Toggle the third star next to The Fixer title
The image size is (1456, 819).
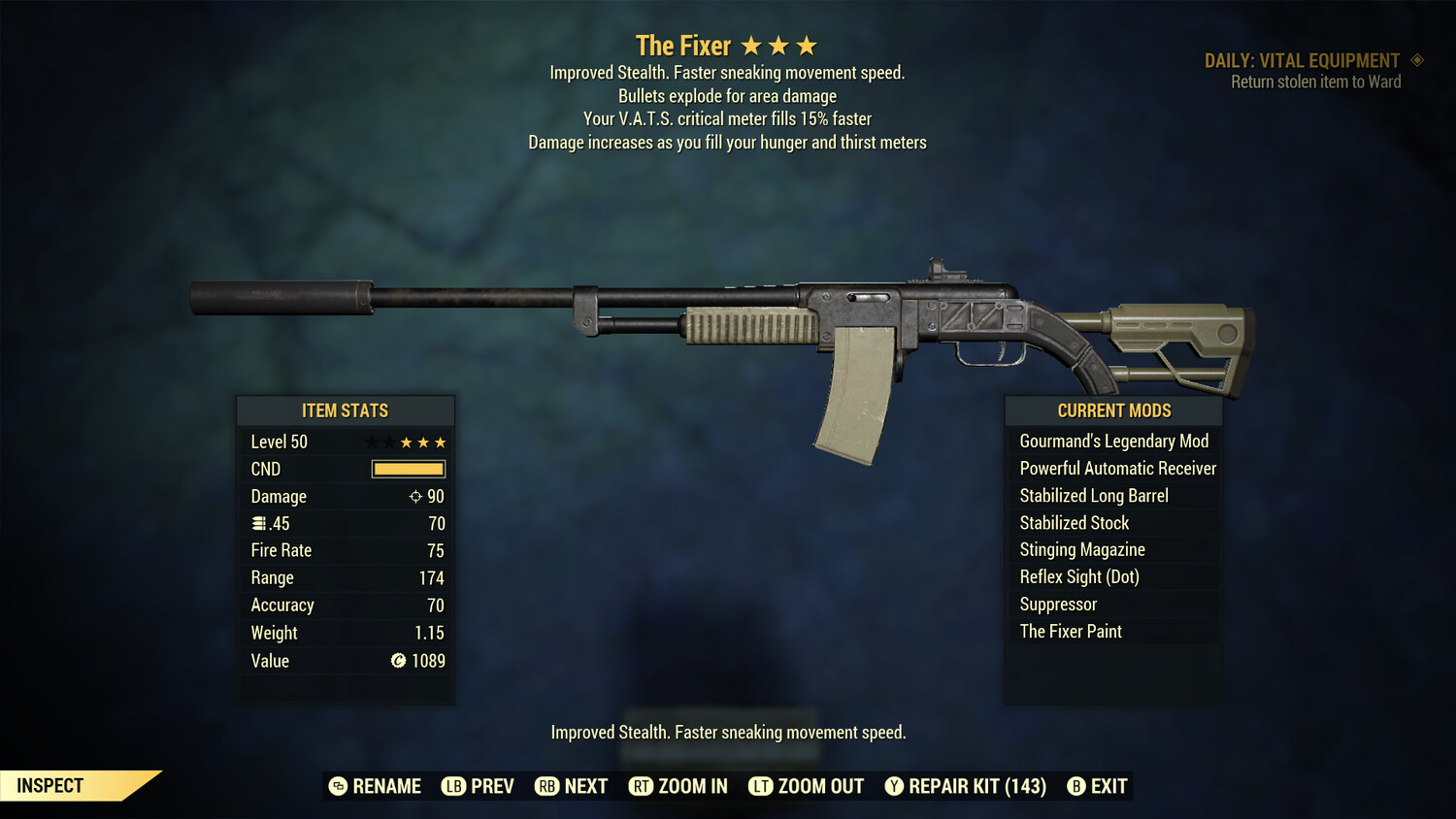tap(806, 44)
